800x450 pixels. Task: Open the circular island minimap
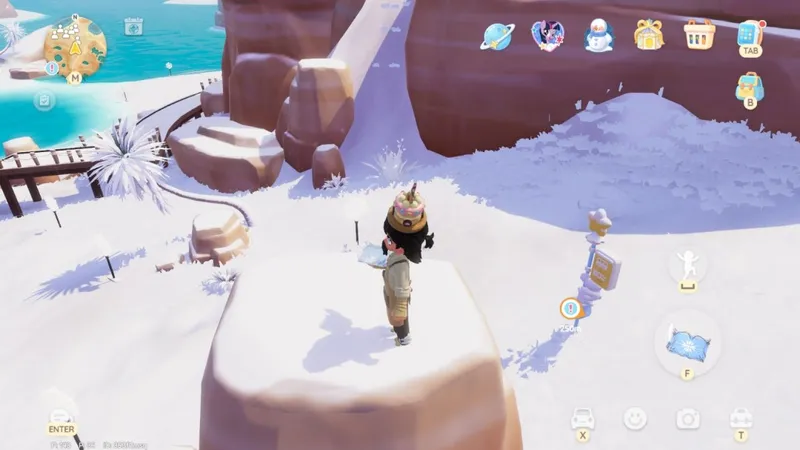[x=75, y=47]
